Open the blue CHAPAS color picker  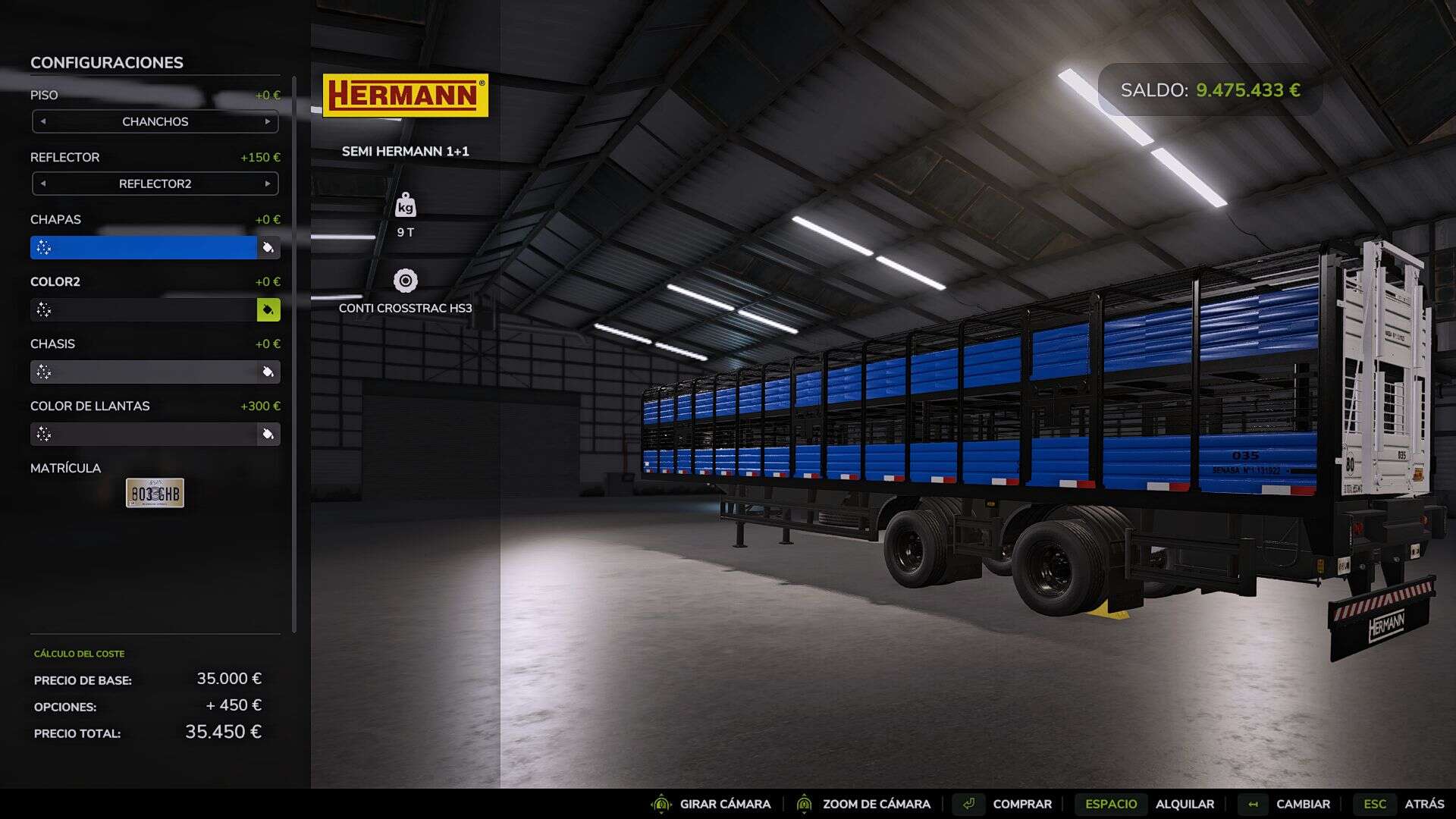[144, 247]
